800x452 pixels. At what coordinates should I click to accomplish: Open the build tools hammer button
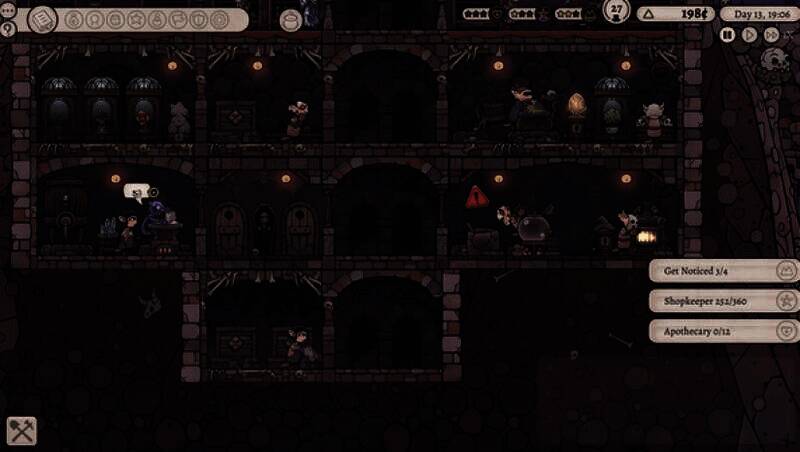[22, 430]
